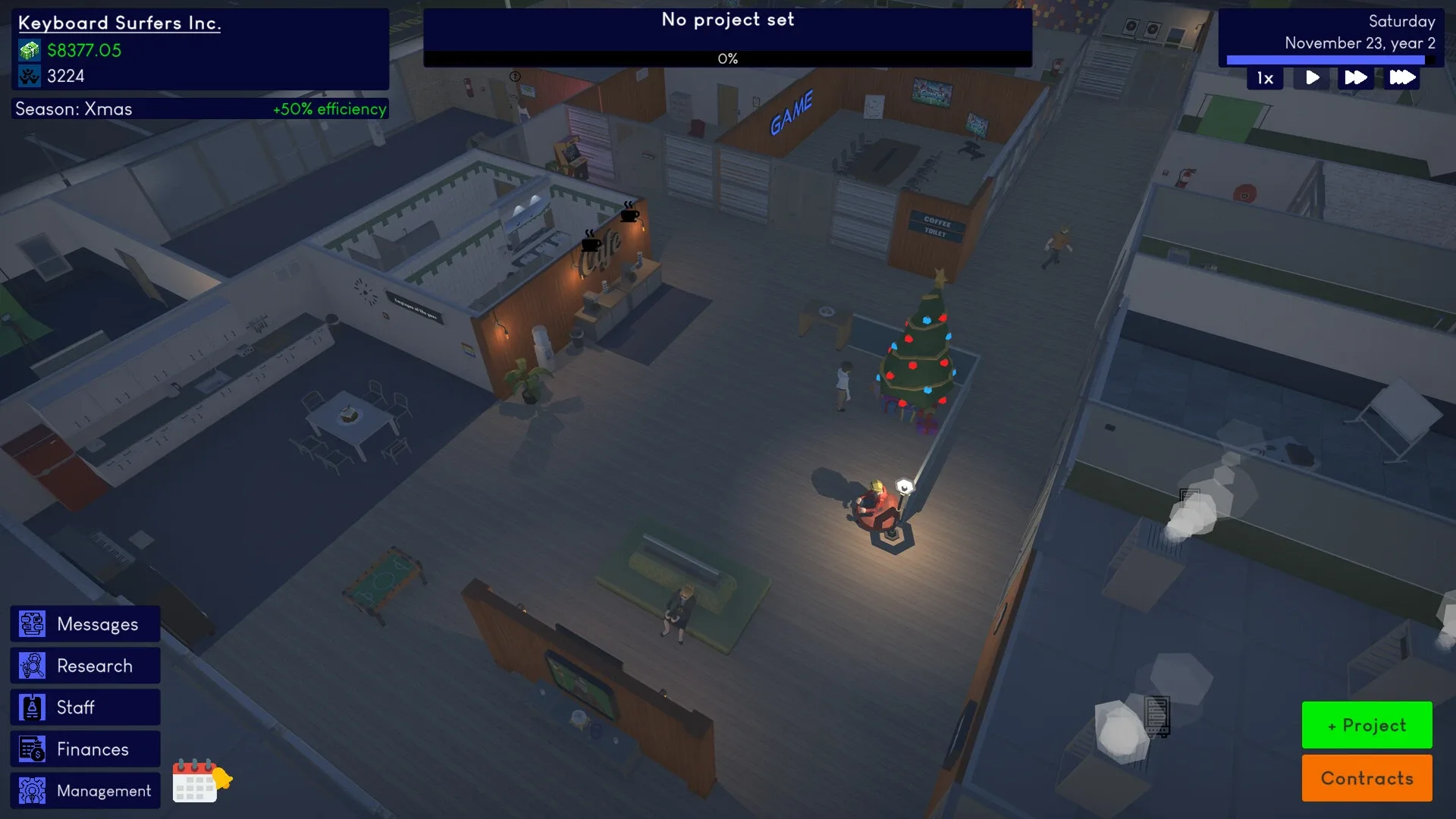Click the green + Project button
This screenshot has width=1456, height=819.
tap(1367, 725)
